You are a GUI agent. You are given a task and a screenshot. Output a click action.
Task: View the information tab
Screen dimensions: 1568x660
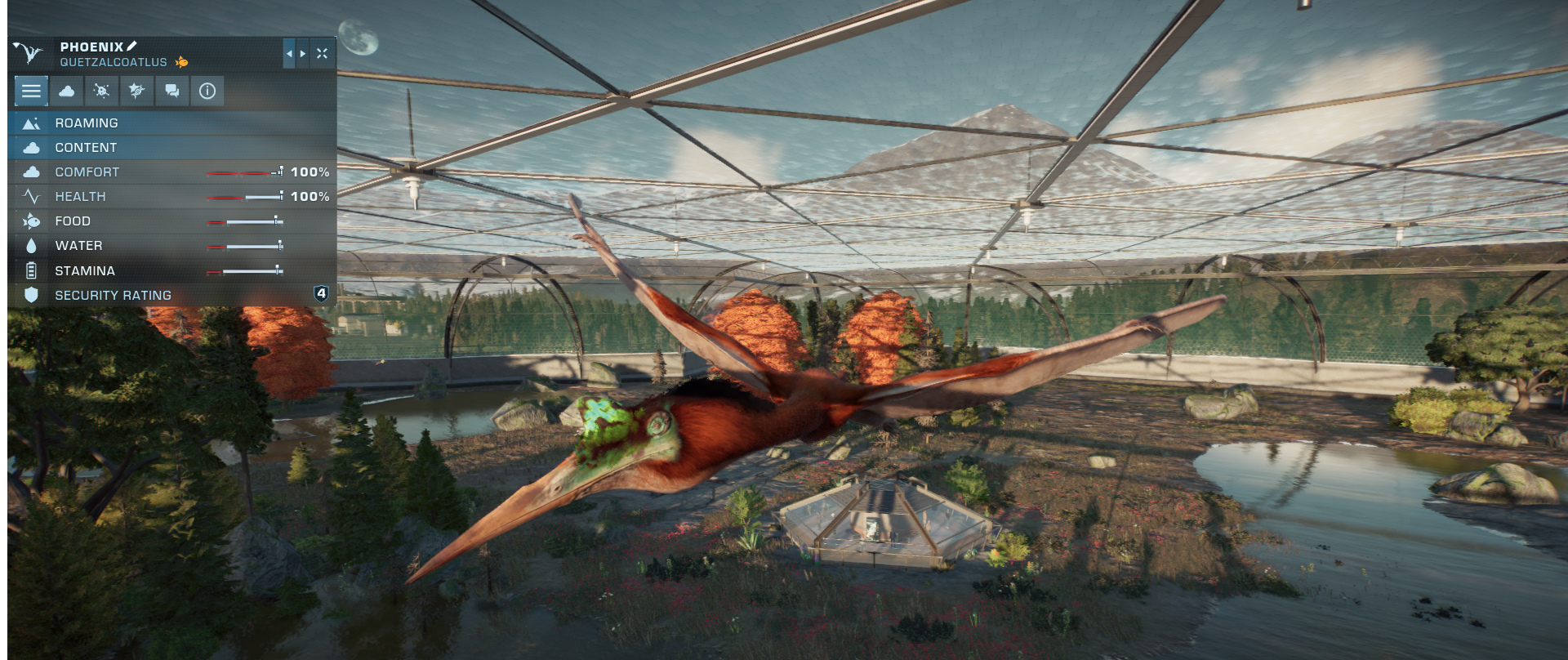207,91
